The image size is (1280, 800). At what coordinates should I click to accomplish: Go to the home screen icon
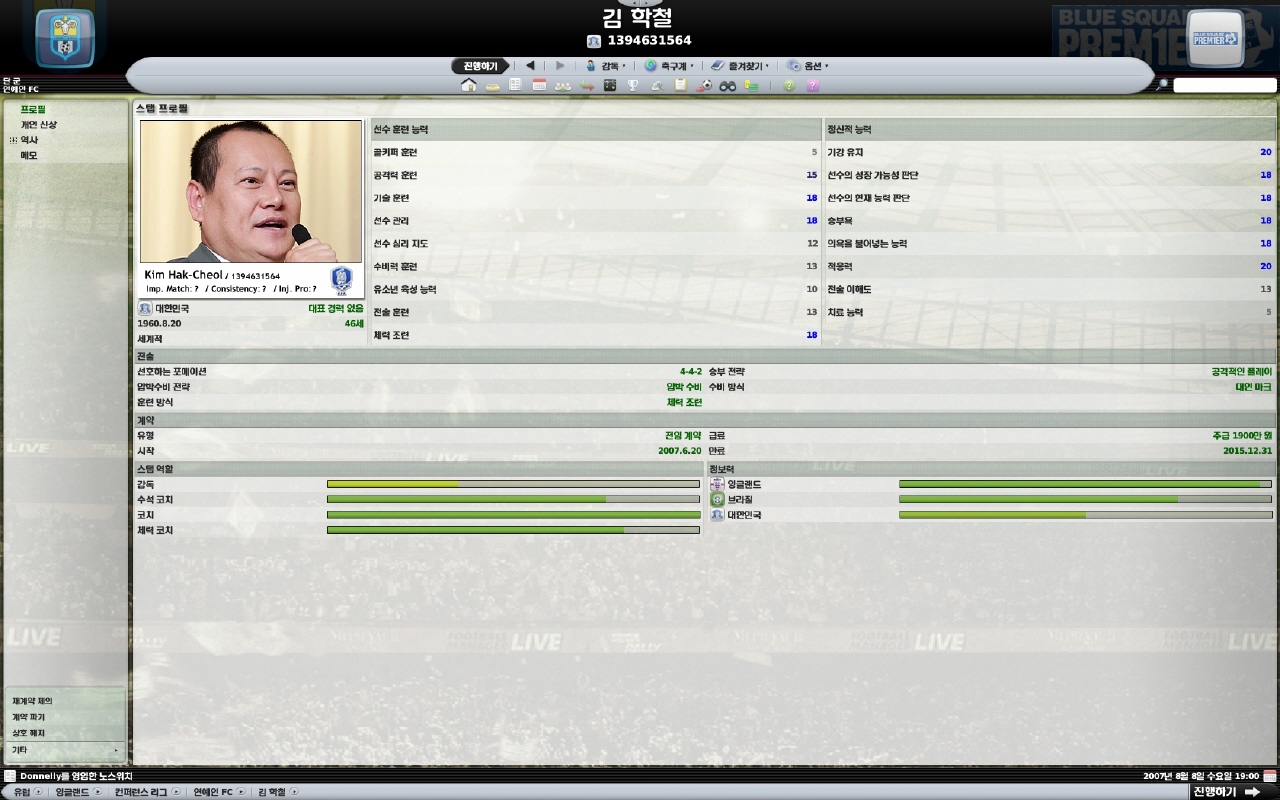tap(468, 86)
